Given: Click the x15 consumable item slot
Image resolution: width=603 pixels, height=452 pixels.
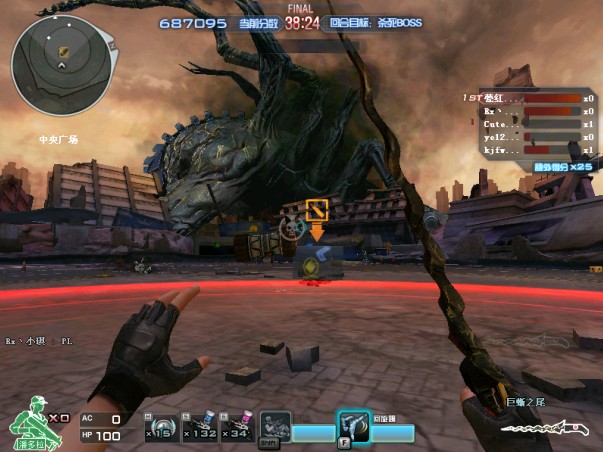Looking at the screenshot, I should (x=162, y=427).
